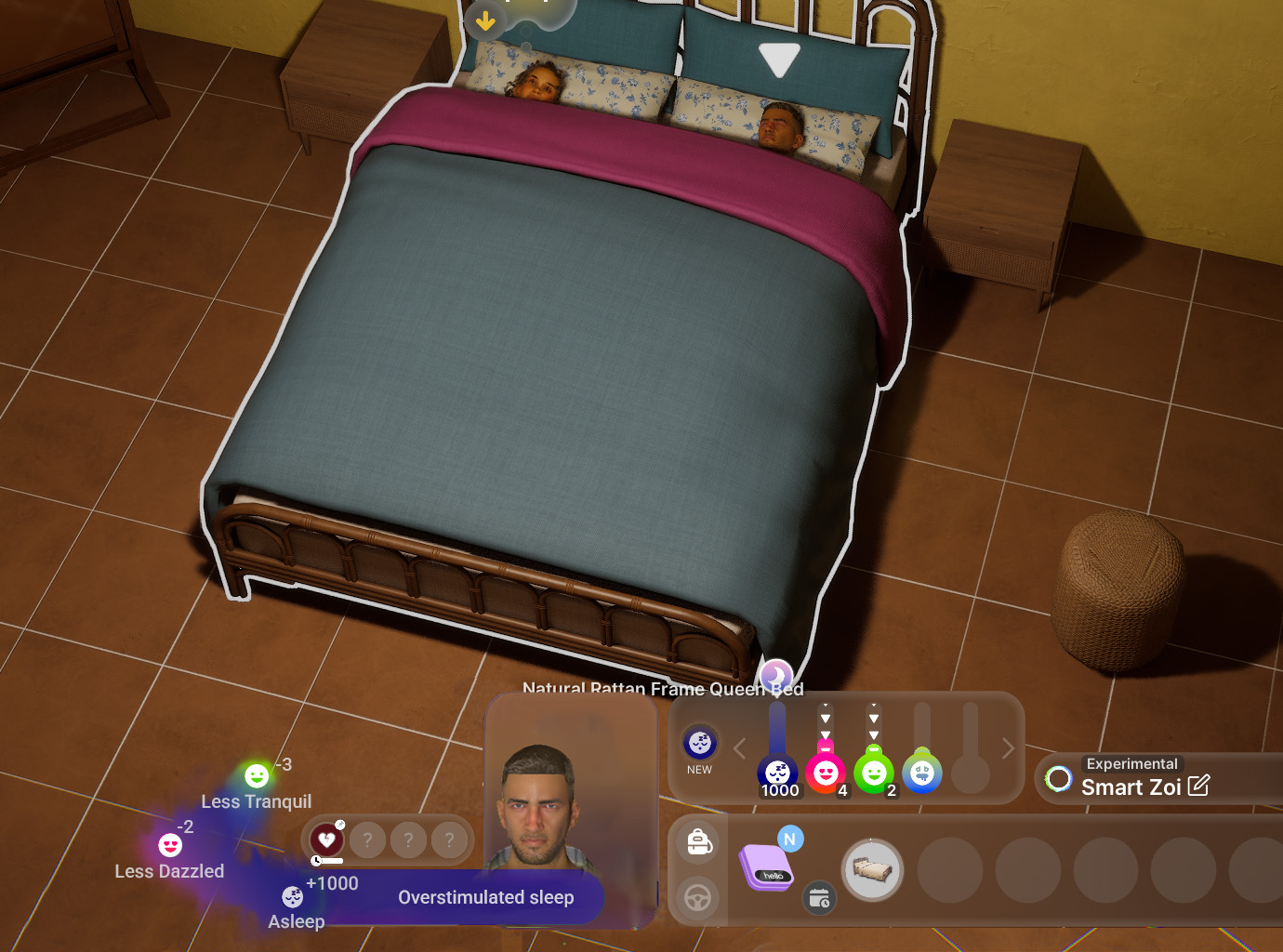Select the steering wheel driving icon
Screen dimensions: 1283x952
699,897
